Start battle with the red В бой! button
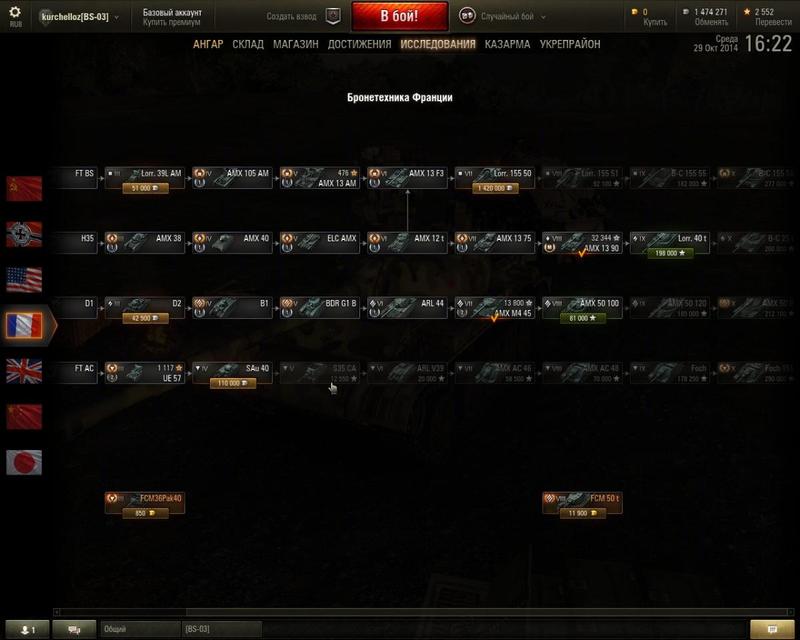Viewport: 800px width, 640px height. tap(399, 17)
